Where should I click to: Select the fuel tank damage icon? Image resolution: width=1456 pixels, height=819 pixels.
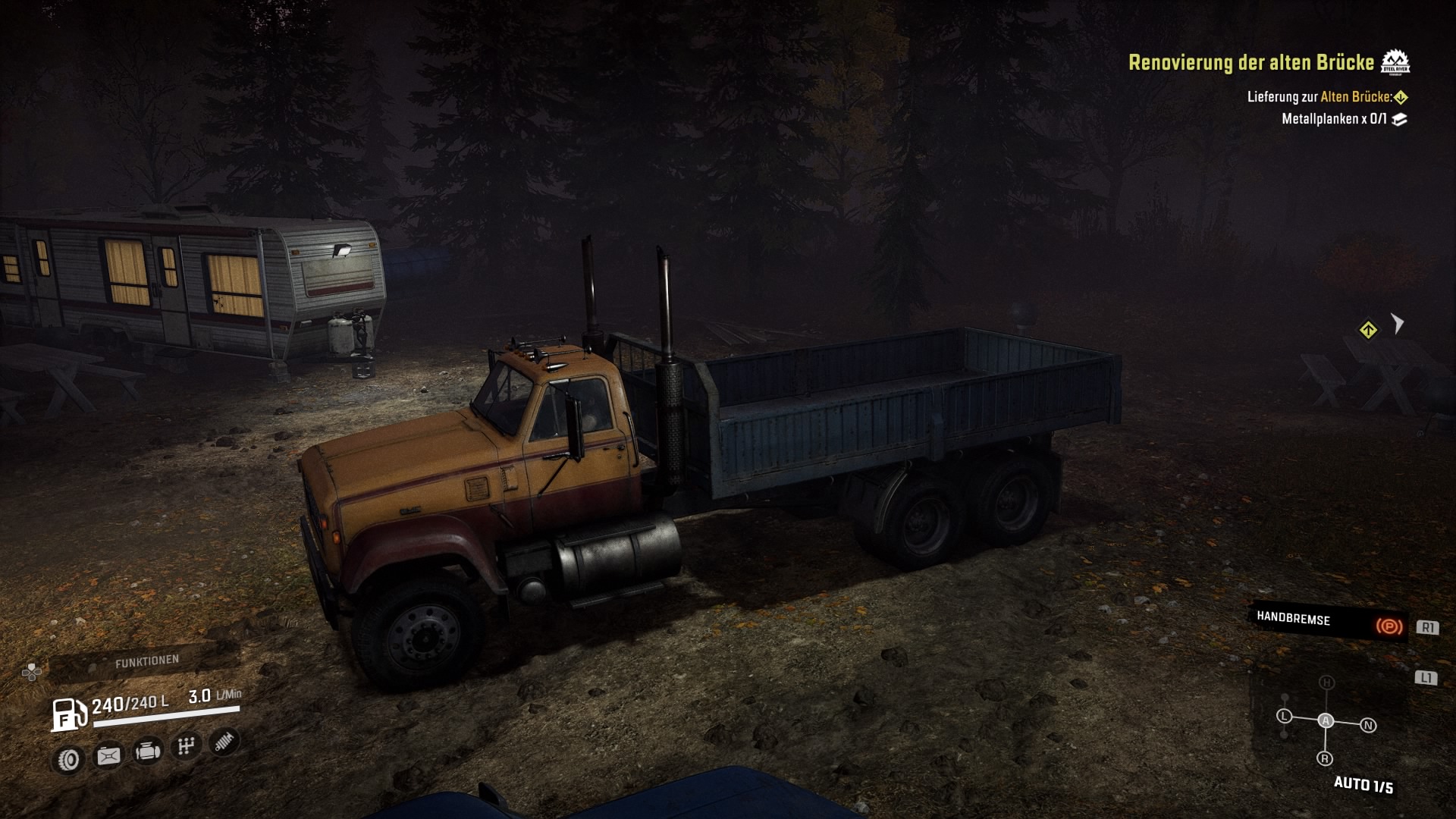tap(108, 755)
